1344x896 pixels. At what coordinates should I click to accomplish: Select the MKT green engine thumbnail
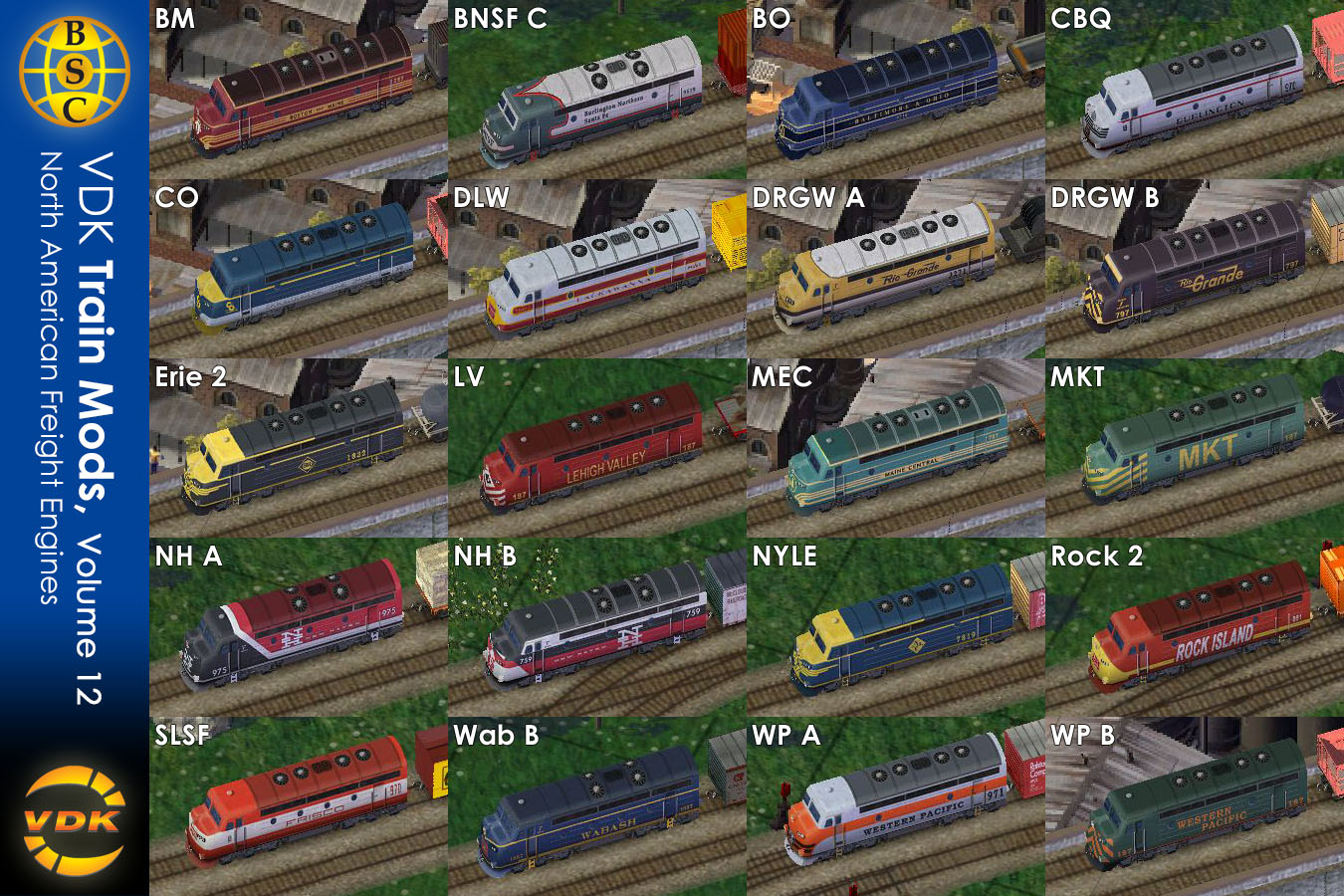click(x=1195, y=448)
